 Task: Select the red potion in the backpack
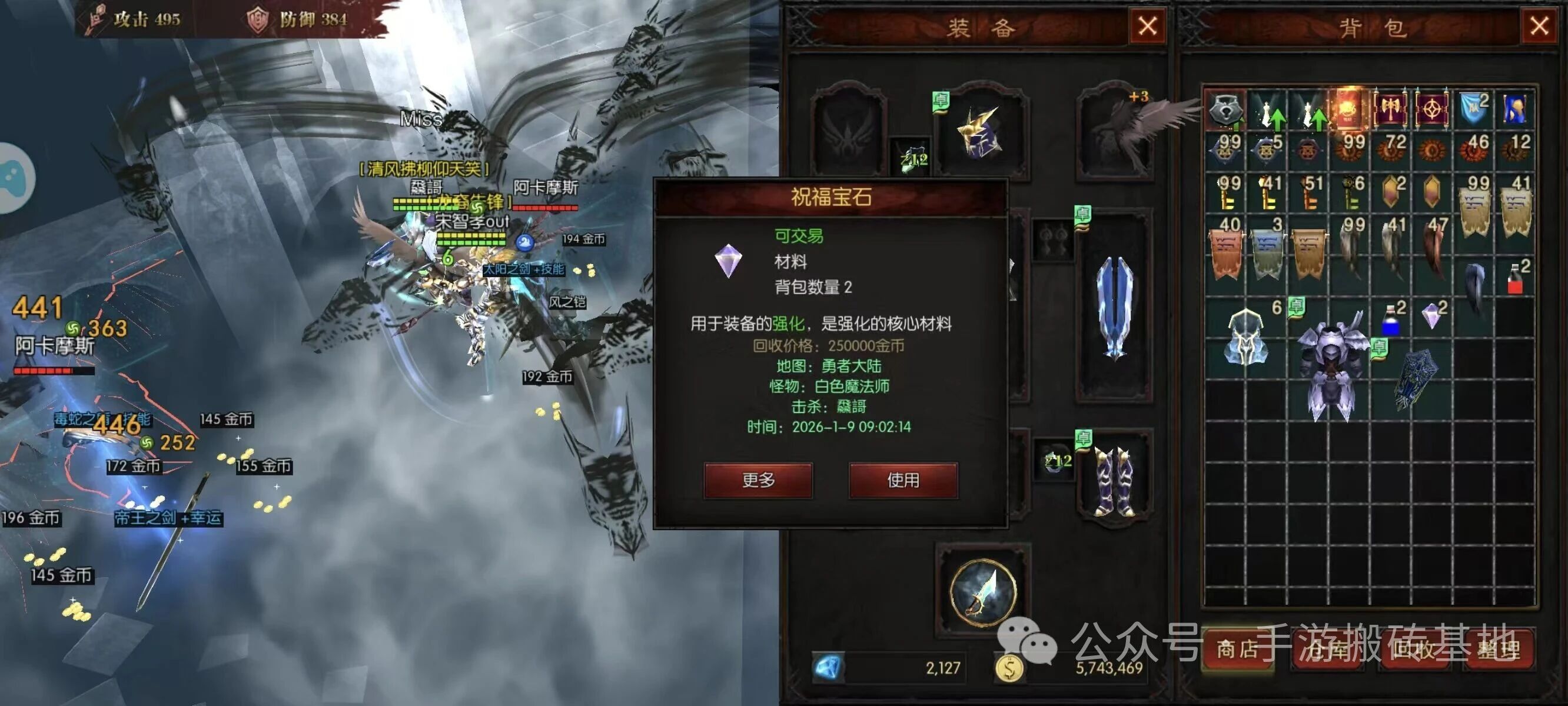[x=1515, y=280]
